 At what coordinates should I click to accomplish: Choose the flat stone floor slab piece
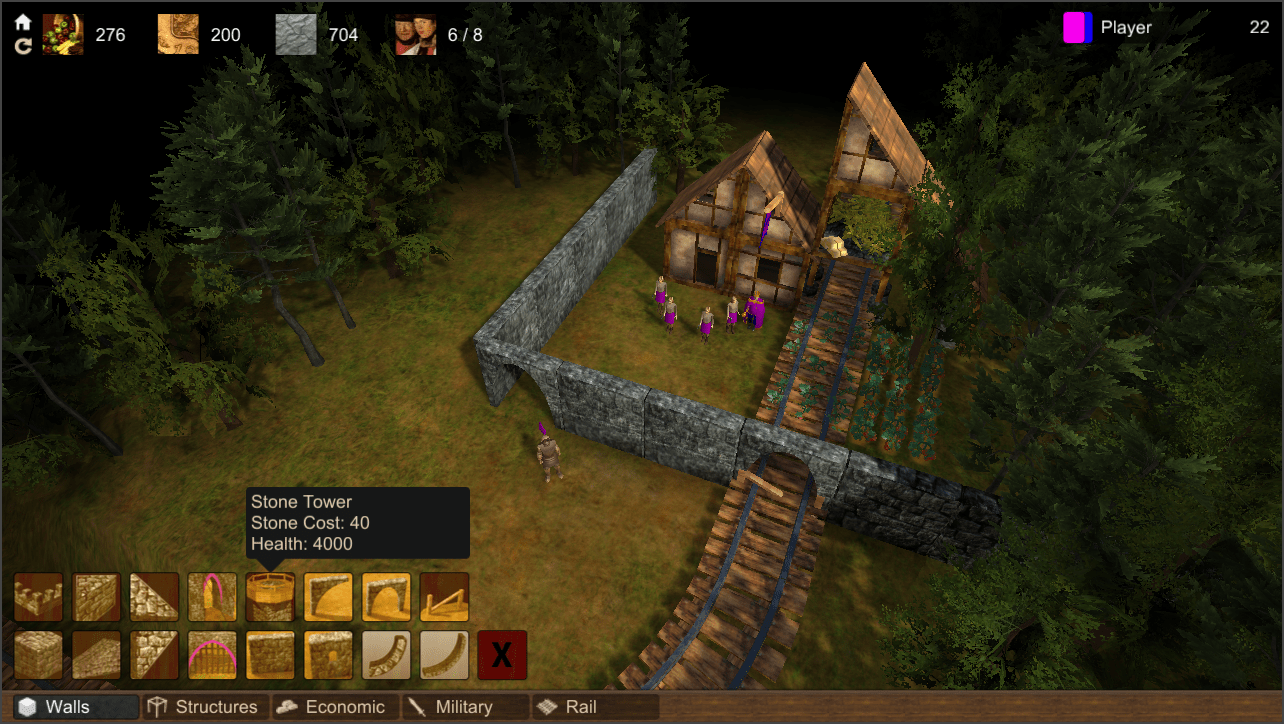tap(96, 655)
